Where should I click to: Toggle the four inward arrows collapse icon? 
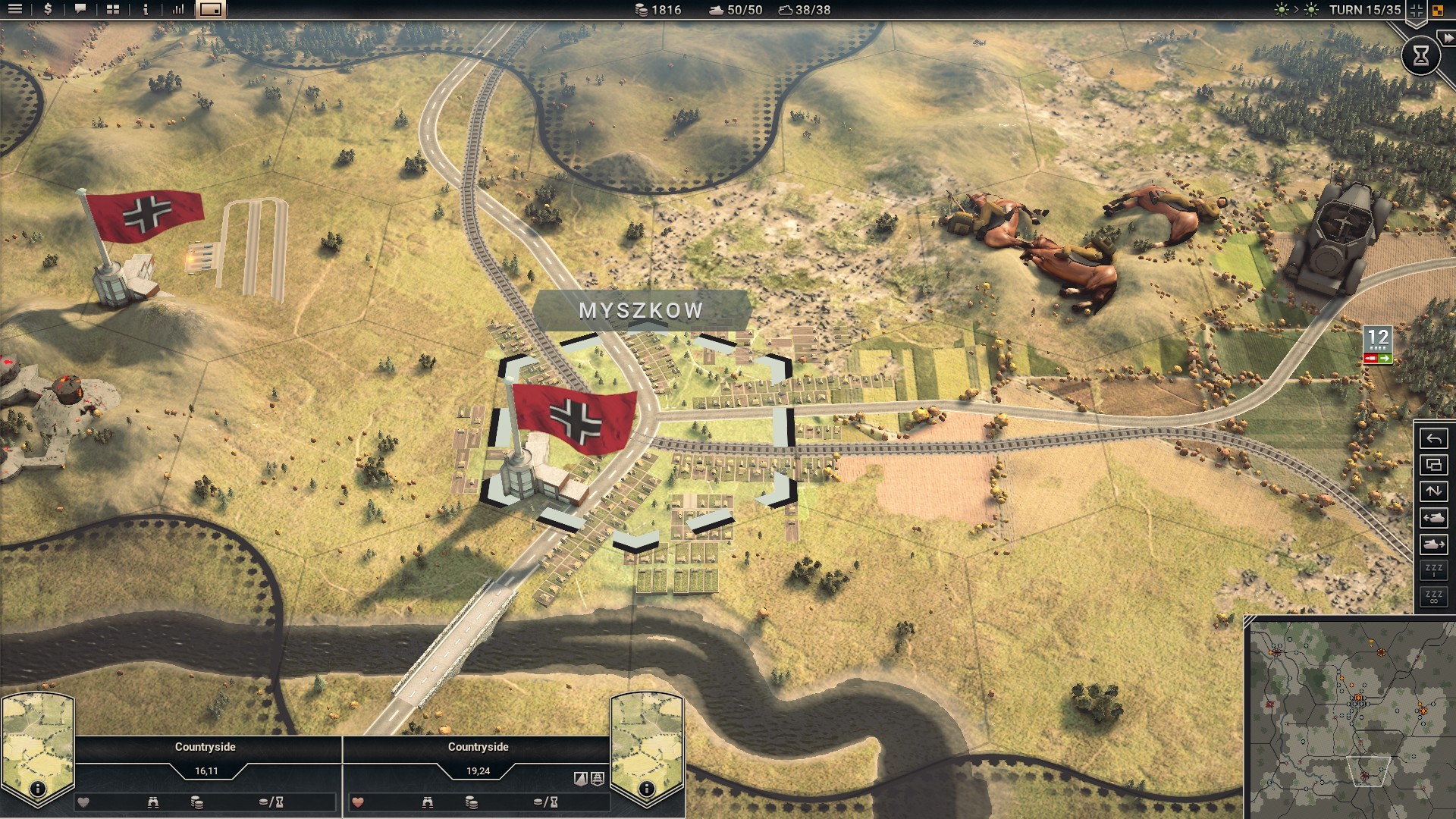(1416, 11)
